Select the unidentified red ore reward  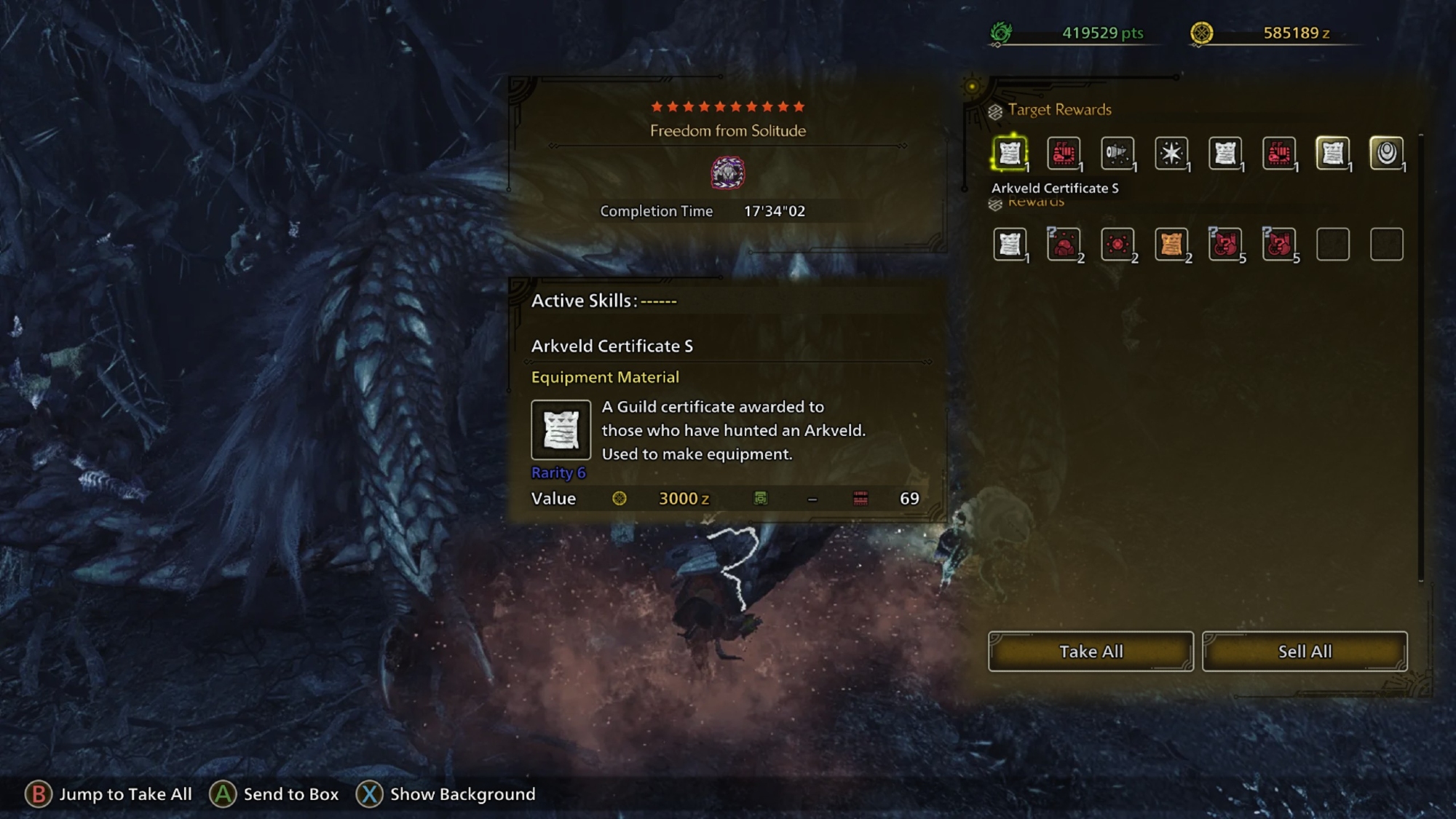tap(1064, 245)
